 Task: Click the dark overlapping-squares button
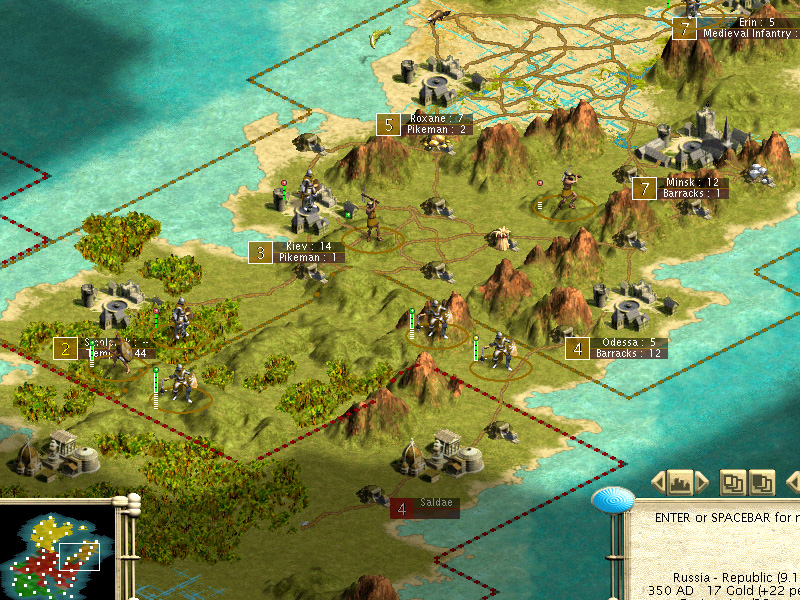(762, 482)
